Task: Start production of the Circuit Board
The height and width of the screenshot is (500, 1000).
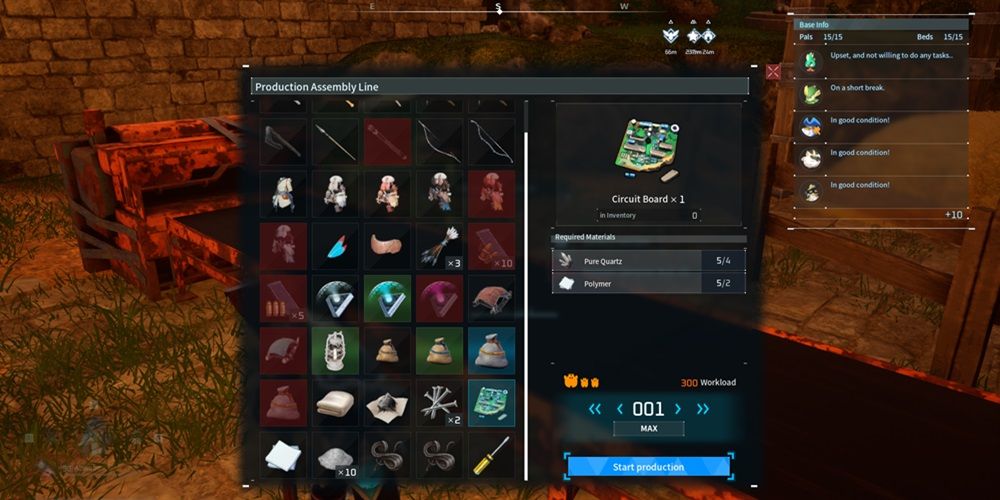Action: click(648, 467)
